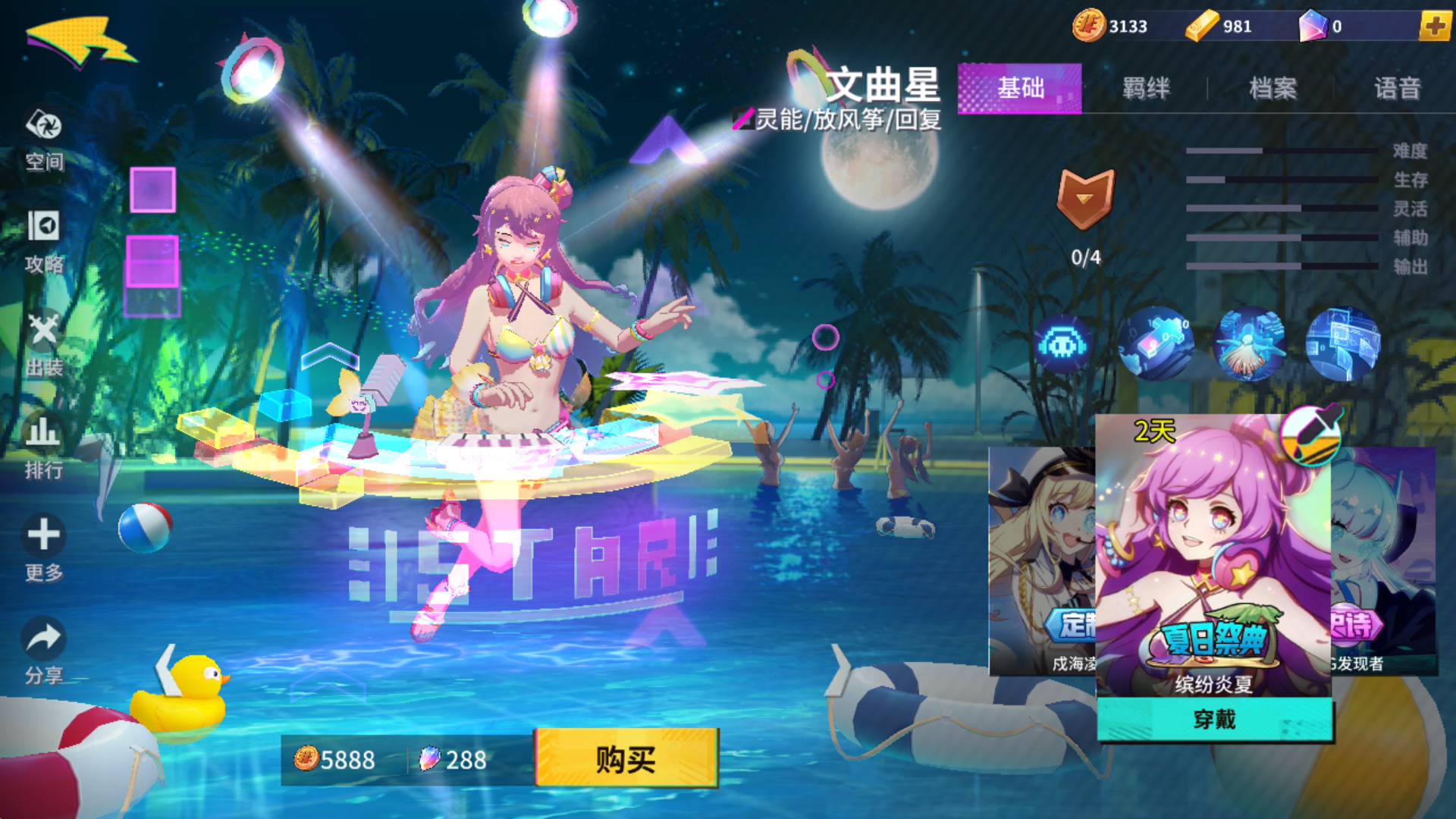This screenshot has height=819, width=1456.
Task: Open the 攻略 (Strategy guide) panel
Action: 43,243
